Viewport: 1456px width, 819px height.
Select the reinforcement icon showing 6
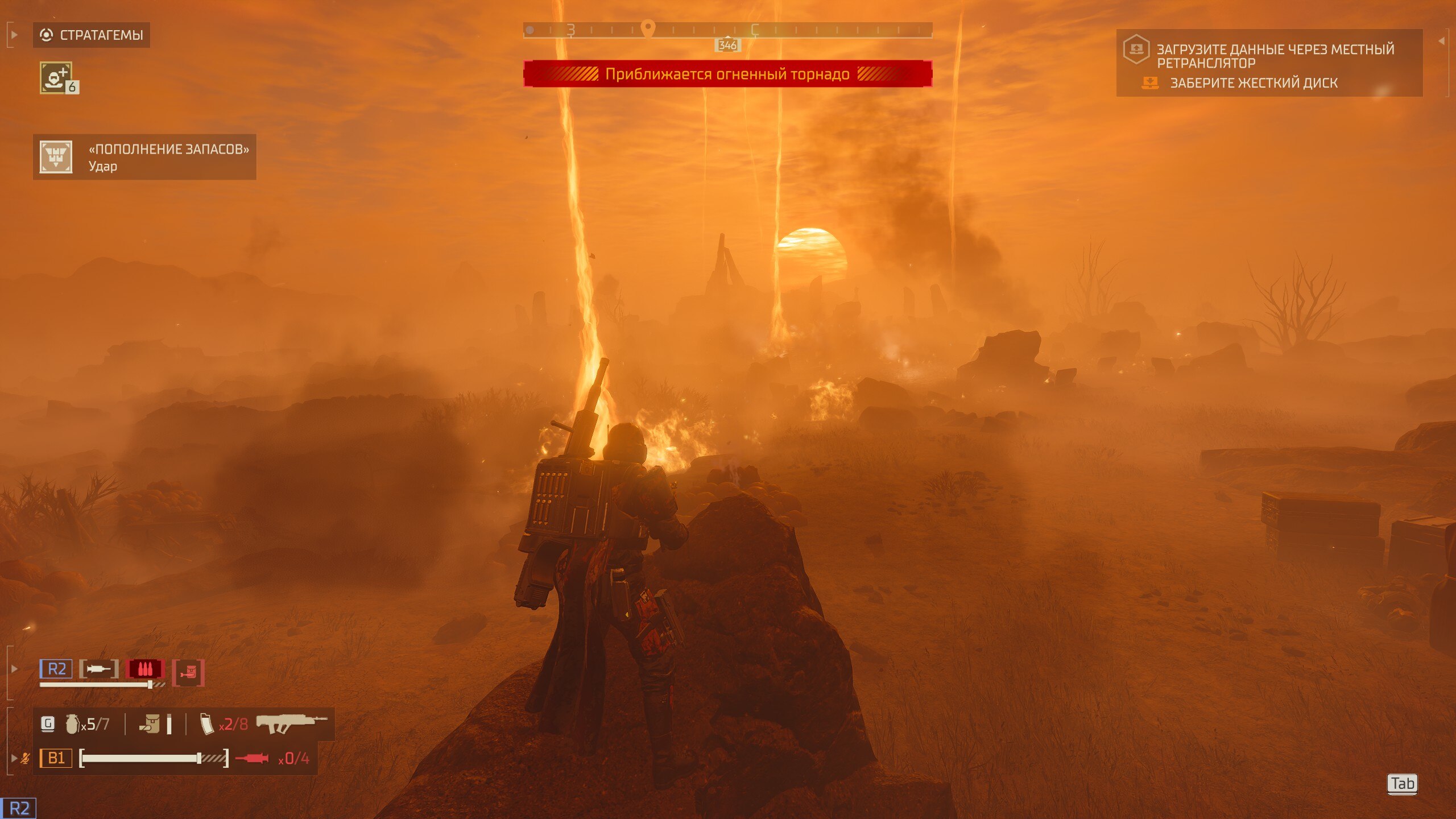point(56,77)
